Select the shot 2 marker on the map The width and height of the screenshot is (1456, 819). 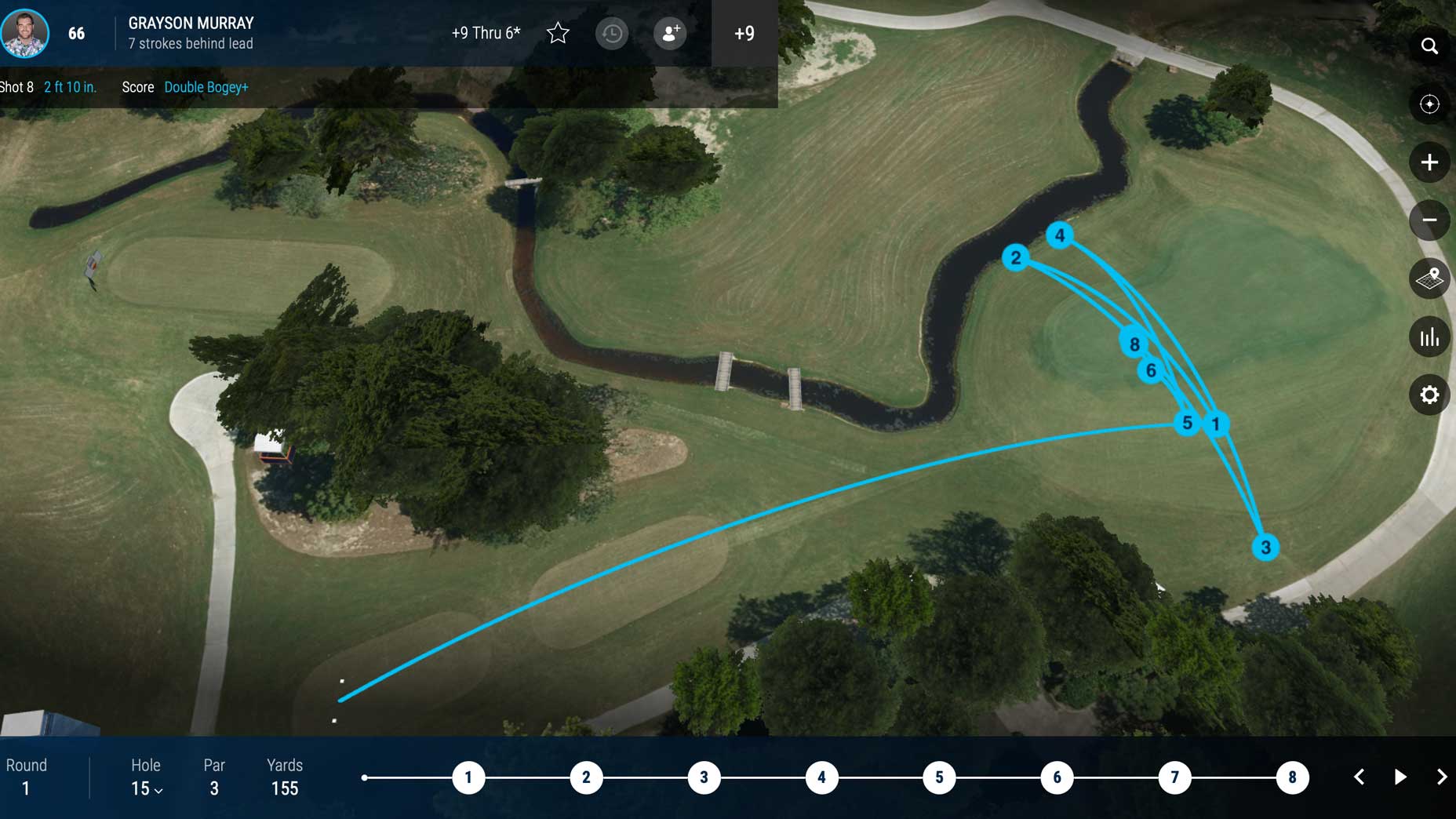[1016, 257]
